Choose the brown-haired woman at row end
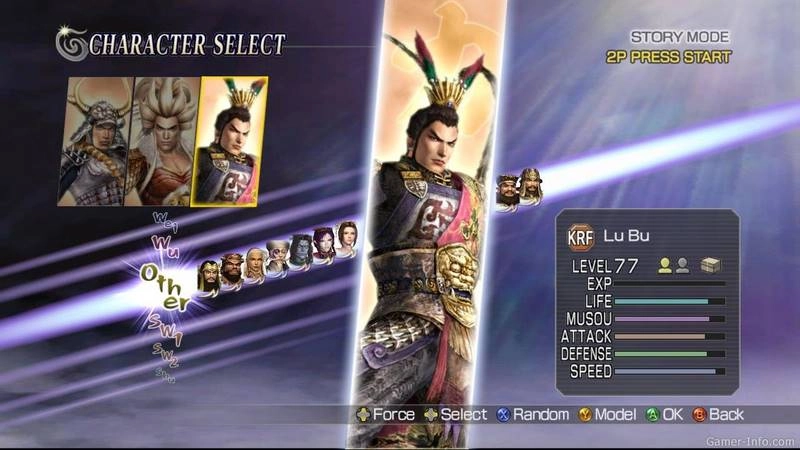 coord(347,236)
